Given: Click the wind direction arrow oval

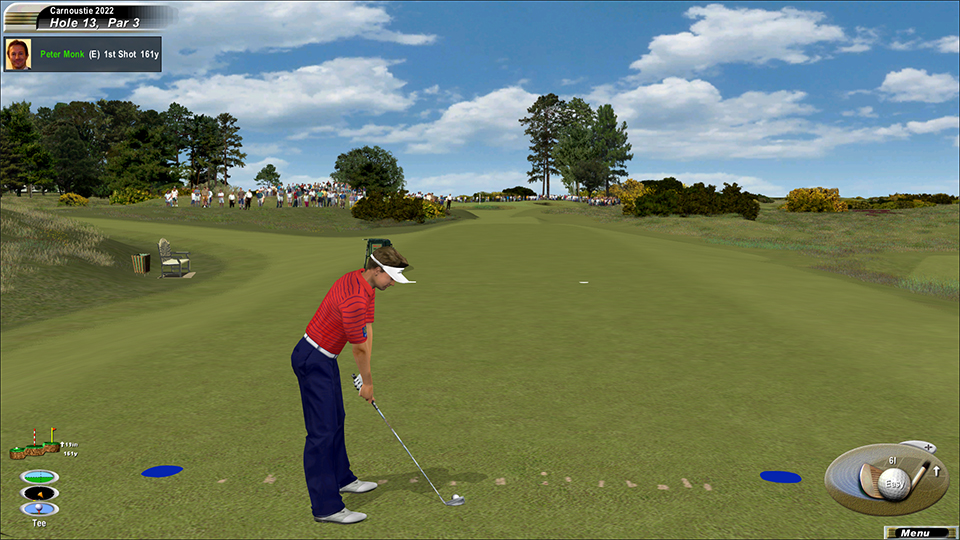Looking at the screenshot, I should pyautogui.click(x=39, y=493).
